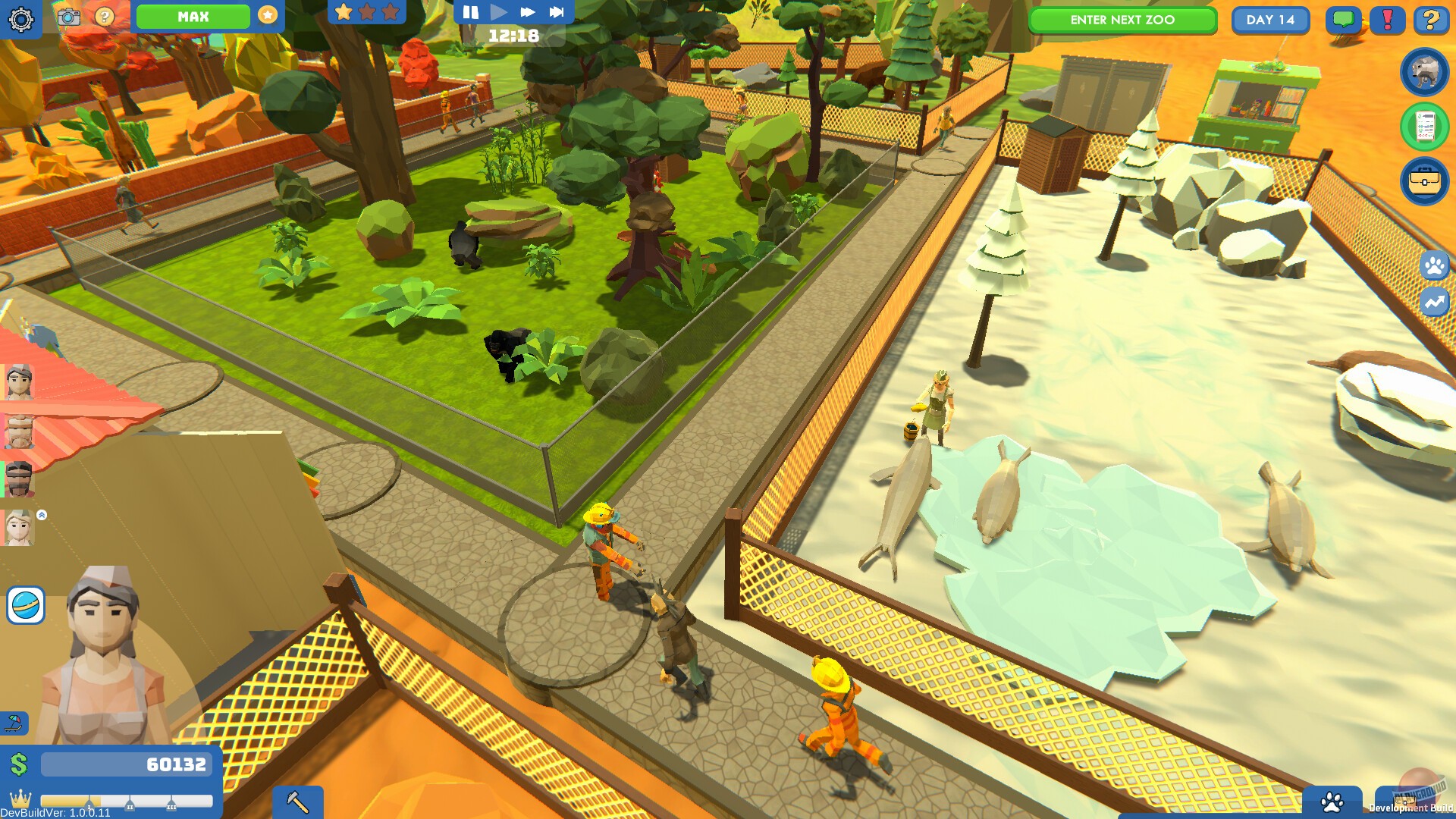Screen dimensions: 1456x819
Task: Open the zoo report clipboard icon
Action: pyautogui.click(x=1424, y=123)
